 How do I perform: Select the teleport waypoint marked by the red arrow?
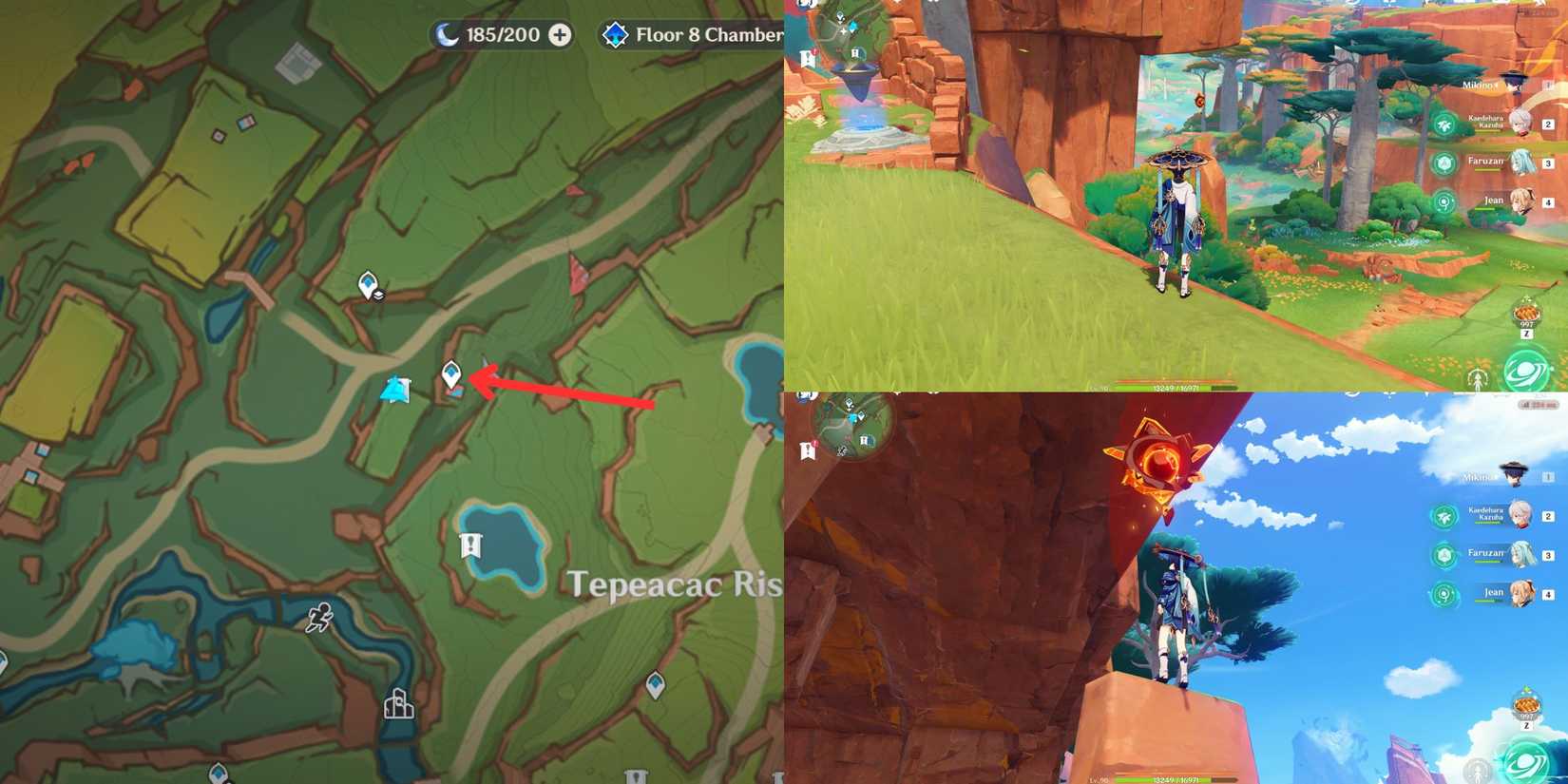[451, 373]
